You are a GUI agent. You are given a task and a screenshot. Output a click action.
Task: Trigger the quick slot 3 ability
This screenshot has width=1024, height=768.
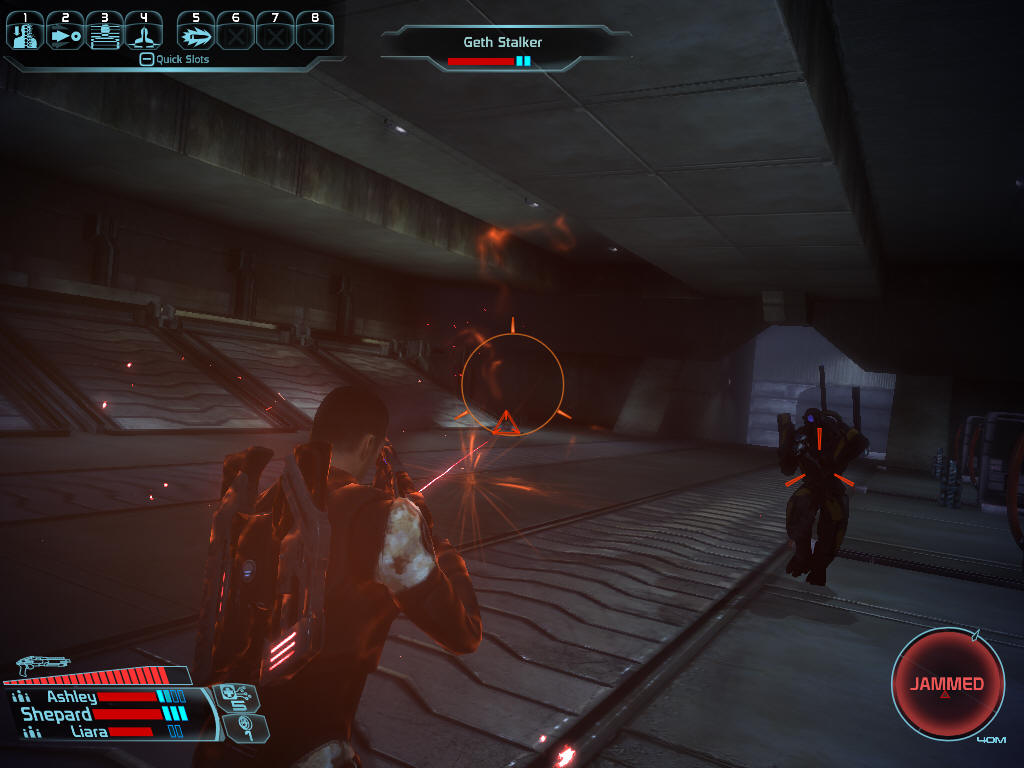[104, 32]
